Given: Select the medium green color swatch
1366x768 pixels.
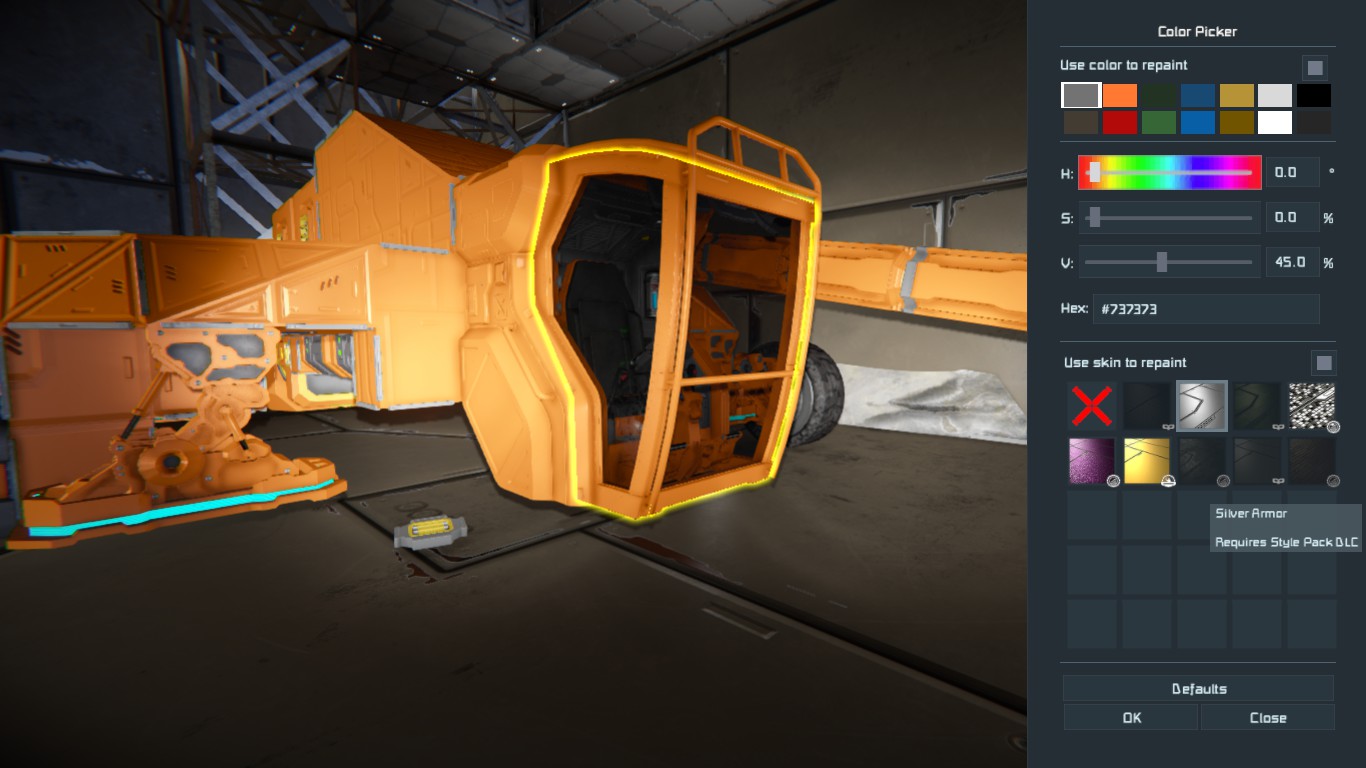Looking at the screenshot, I should coord(1159,123).
